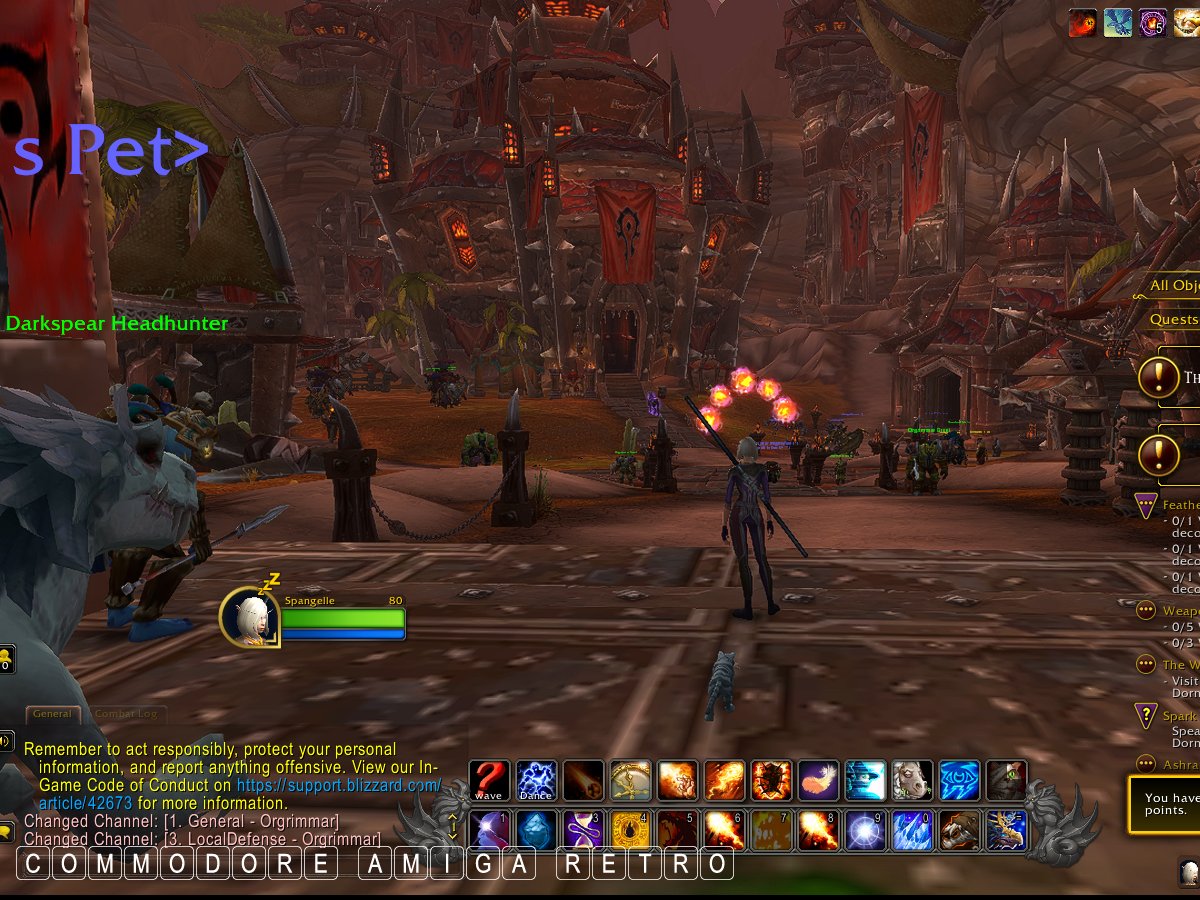Trigger the Dance macro button
Screen dimensions: 1200x900
pos(537,780)
